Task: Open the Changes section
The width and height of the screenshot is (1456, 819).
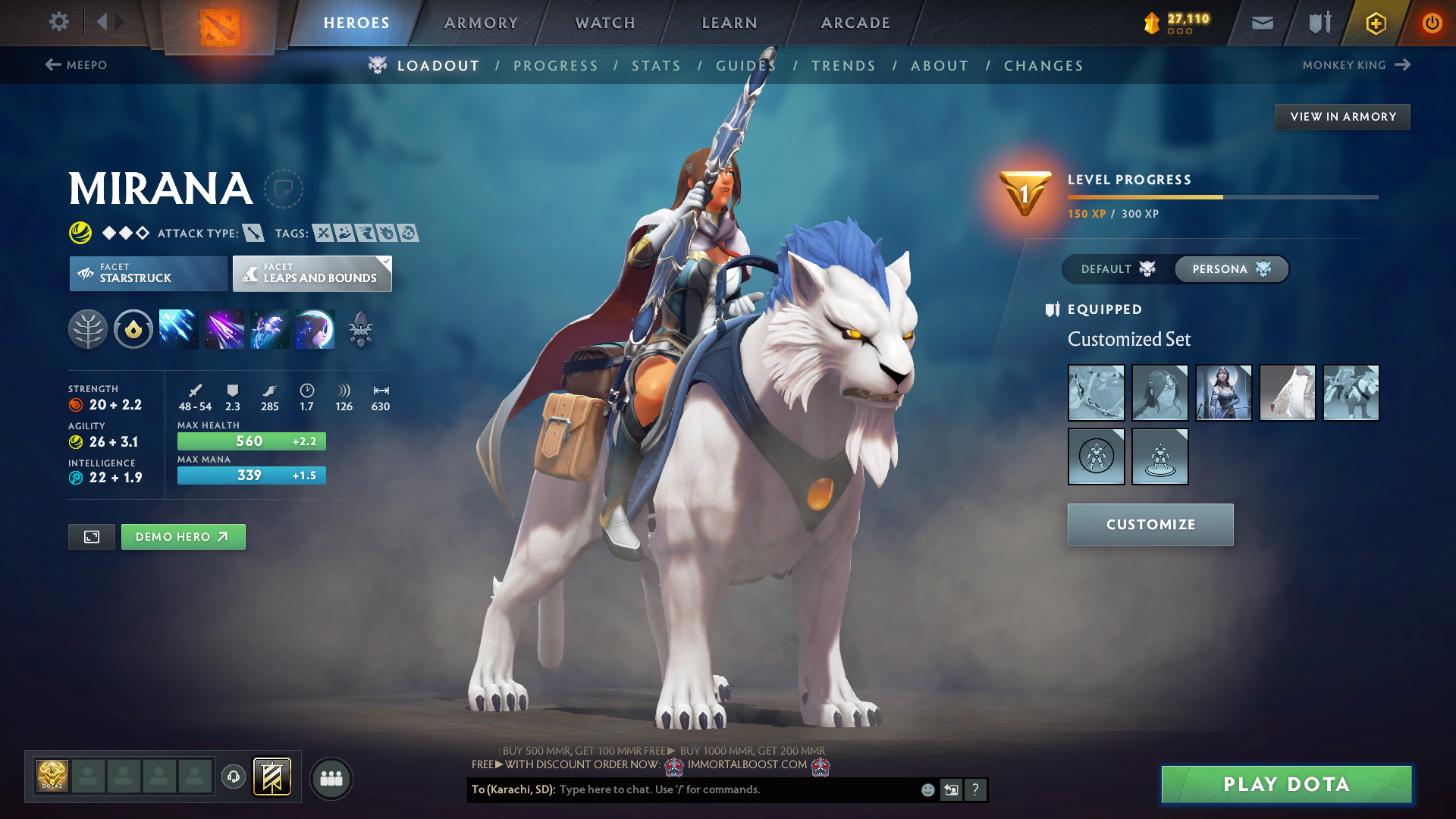Action: [1043, 66]
